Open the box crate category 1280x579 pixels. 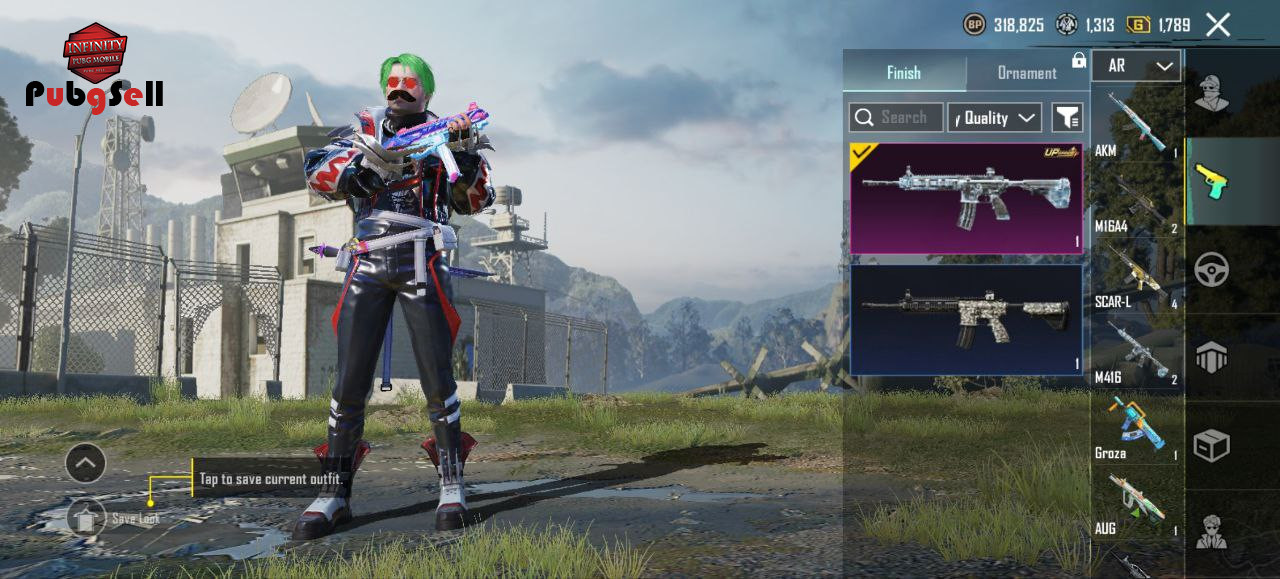pyautogui.click(x=1212, y=446)
